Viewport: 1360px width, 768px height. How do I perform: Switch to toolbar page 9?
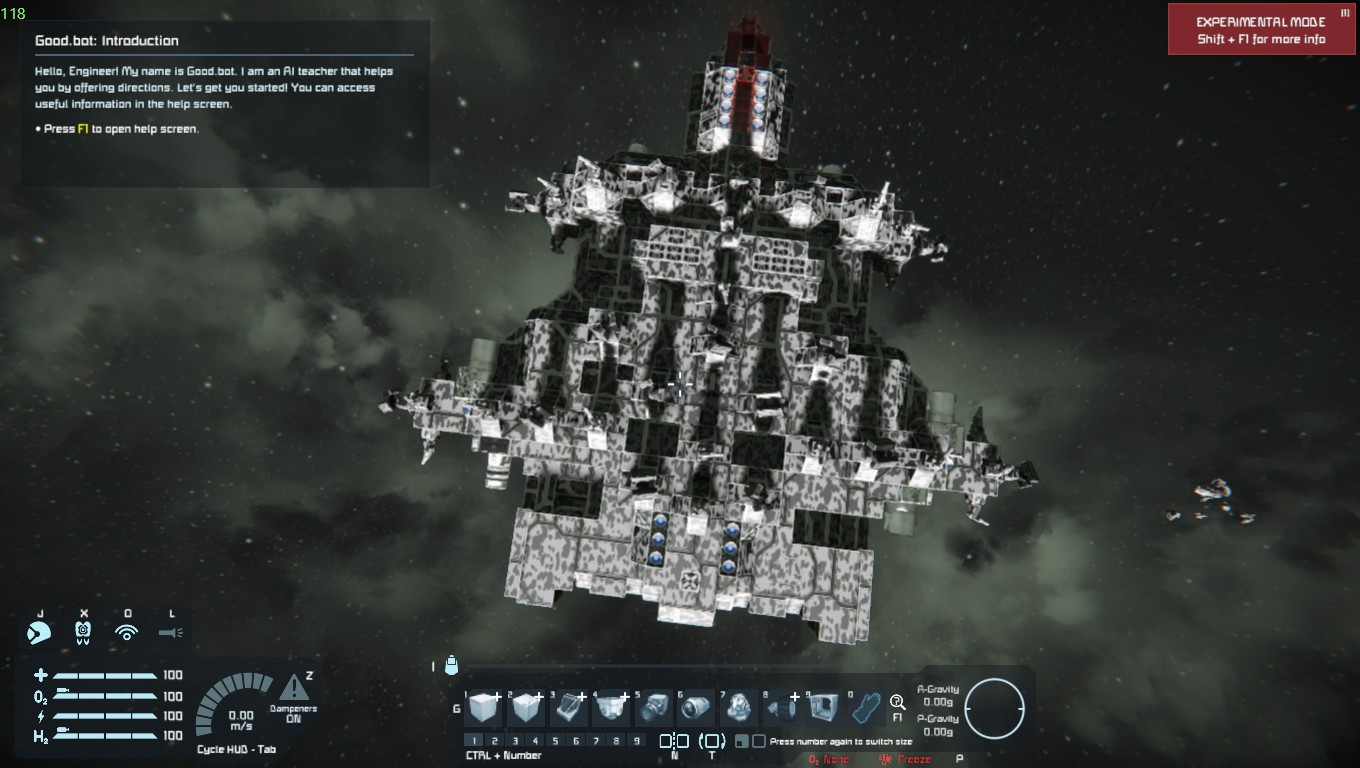637,741
